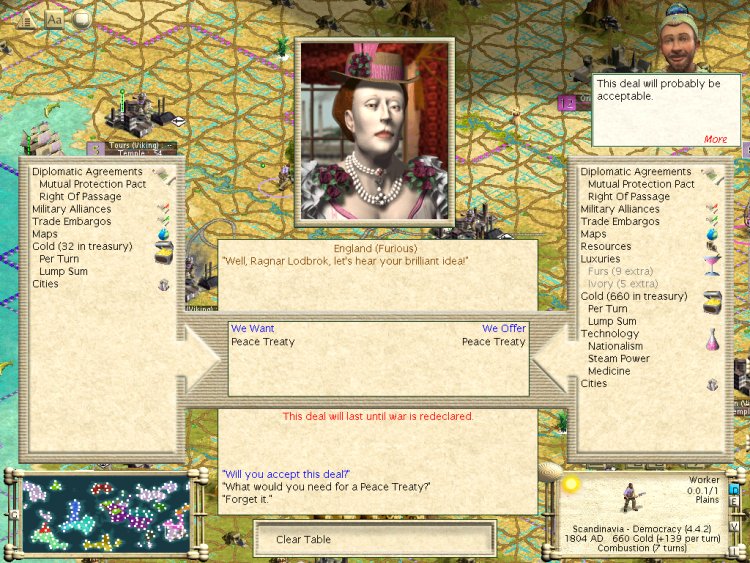
Task: Choose the "Forget it." reply
Action: tap(246, 499)
